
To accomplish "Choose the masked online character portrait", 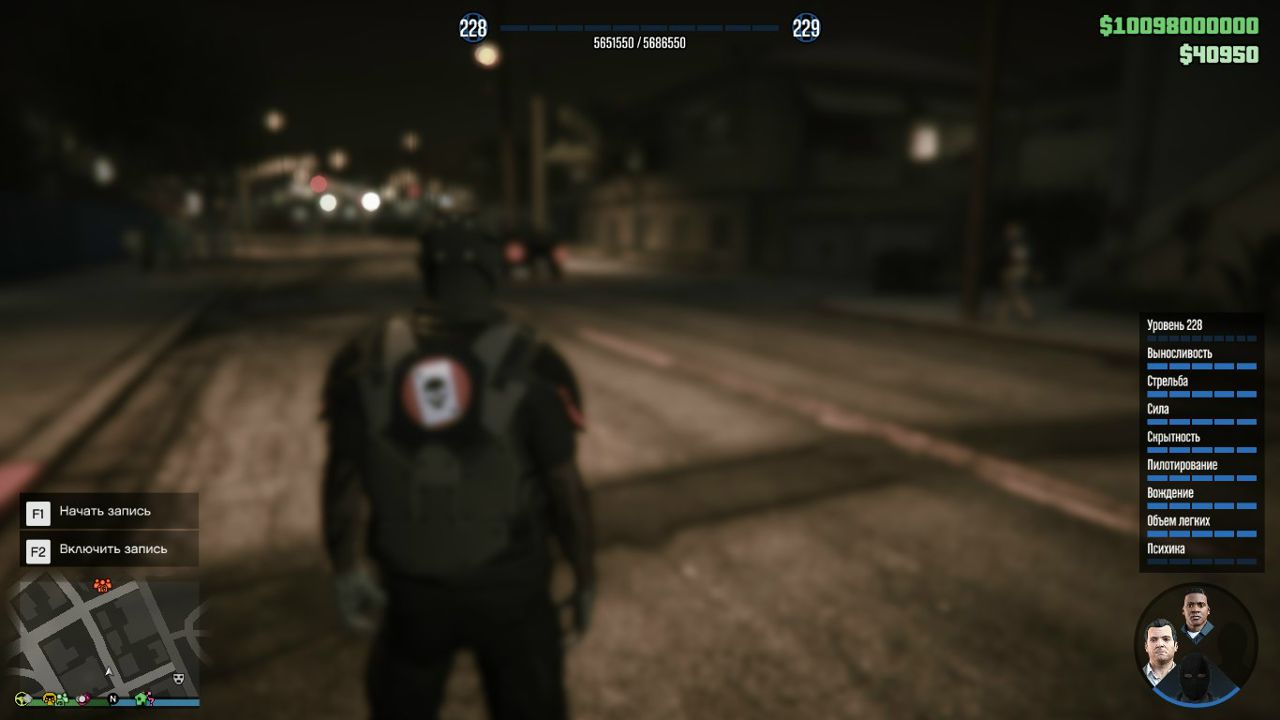I will pyautogui.click(x=1195, y=678).
